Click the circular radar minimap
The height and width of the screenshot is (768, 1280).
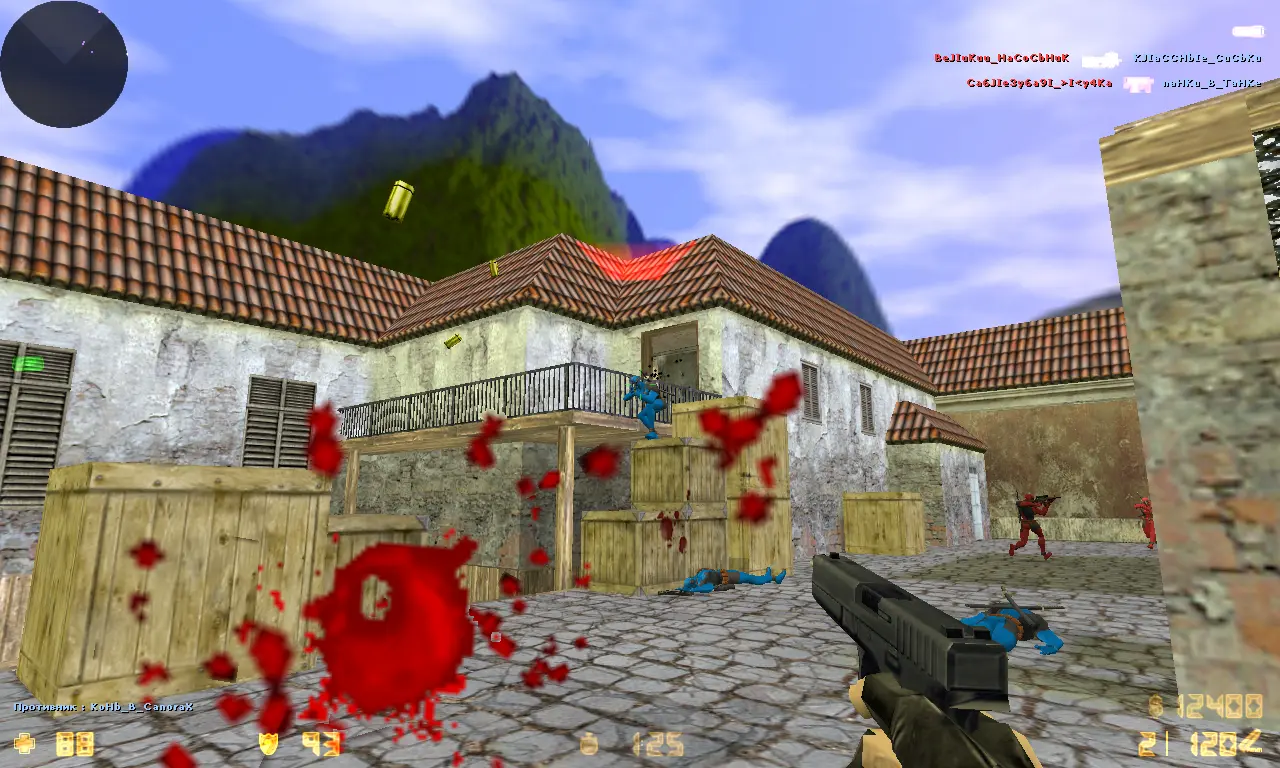(x=64, y=64)
